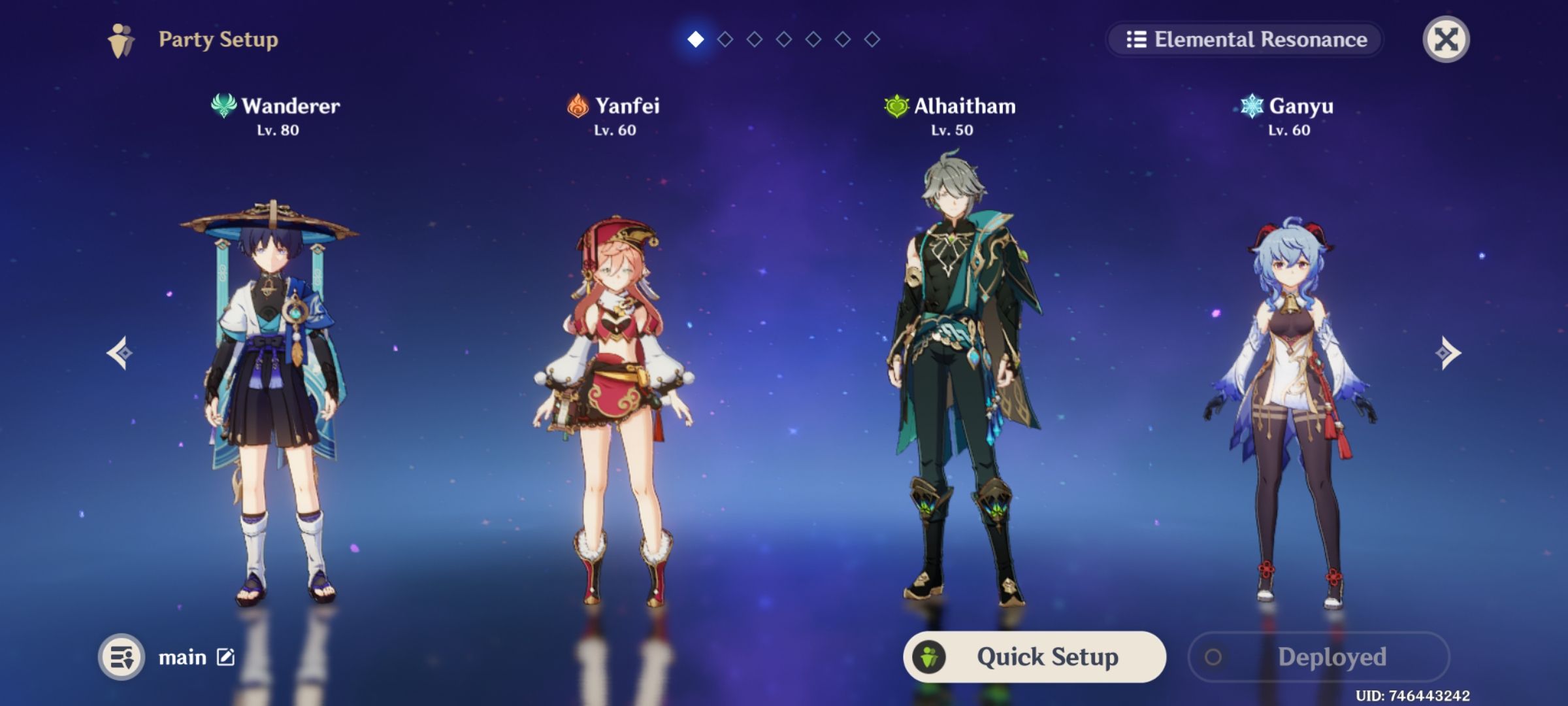This screenshot has width=1568, height=706.
Task: Click the Cryo element icon above Ganyu
Action: pos(1252,106)
